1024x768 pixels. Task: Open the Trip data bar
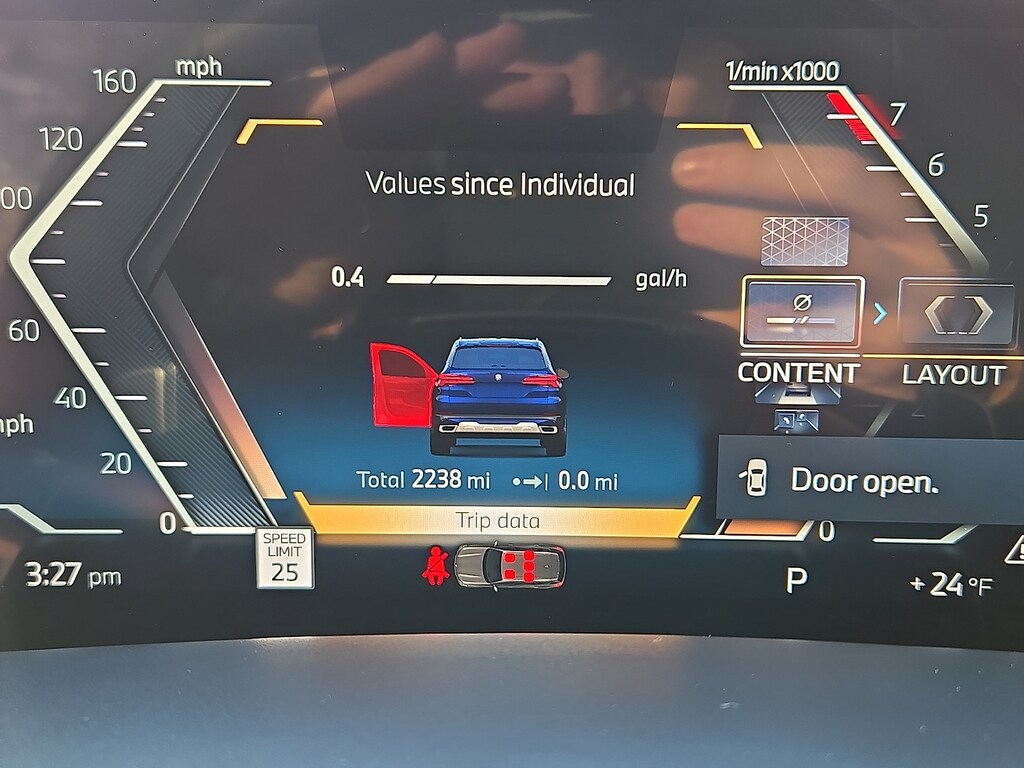tap(497, 520)
